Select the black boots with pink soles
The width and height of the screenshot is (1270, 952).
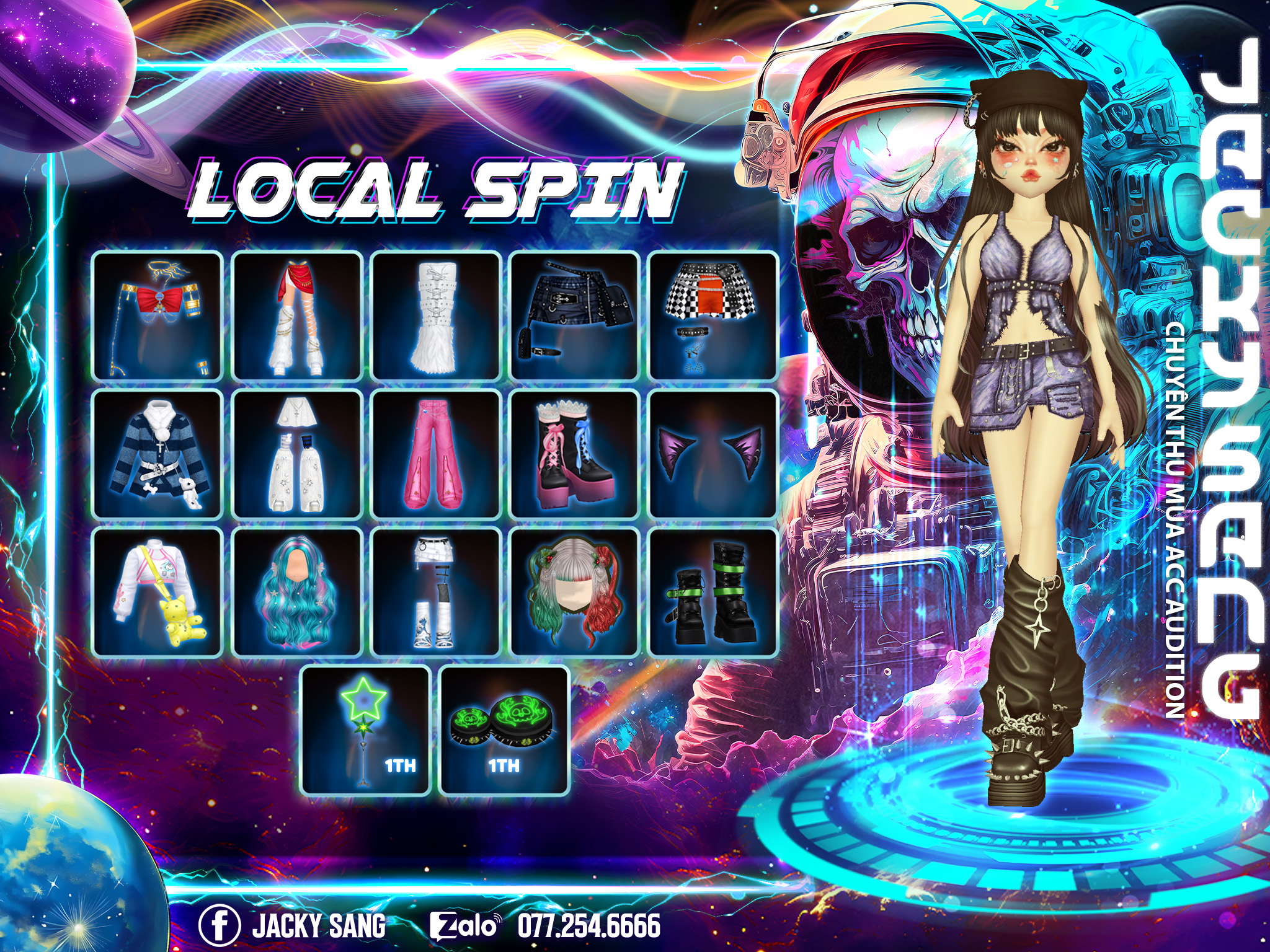pos(574,454)
